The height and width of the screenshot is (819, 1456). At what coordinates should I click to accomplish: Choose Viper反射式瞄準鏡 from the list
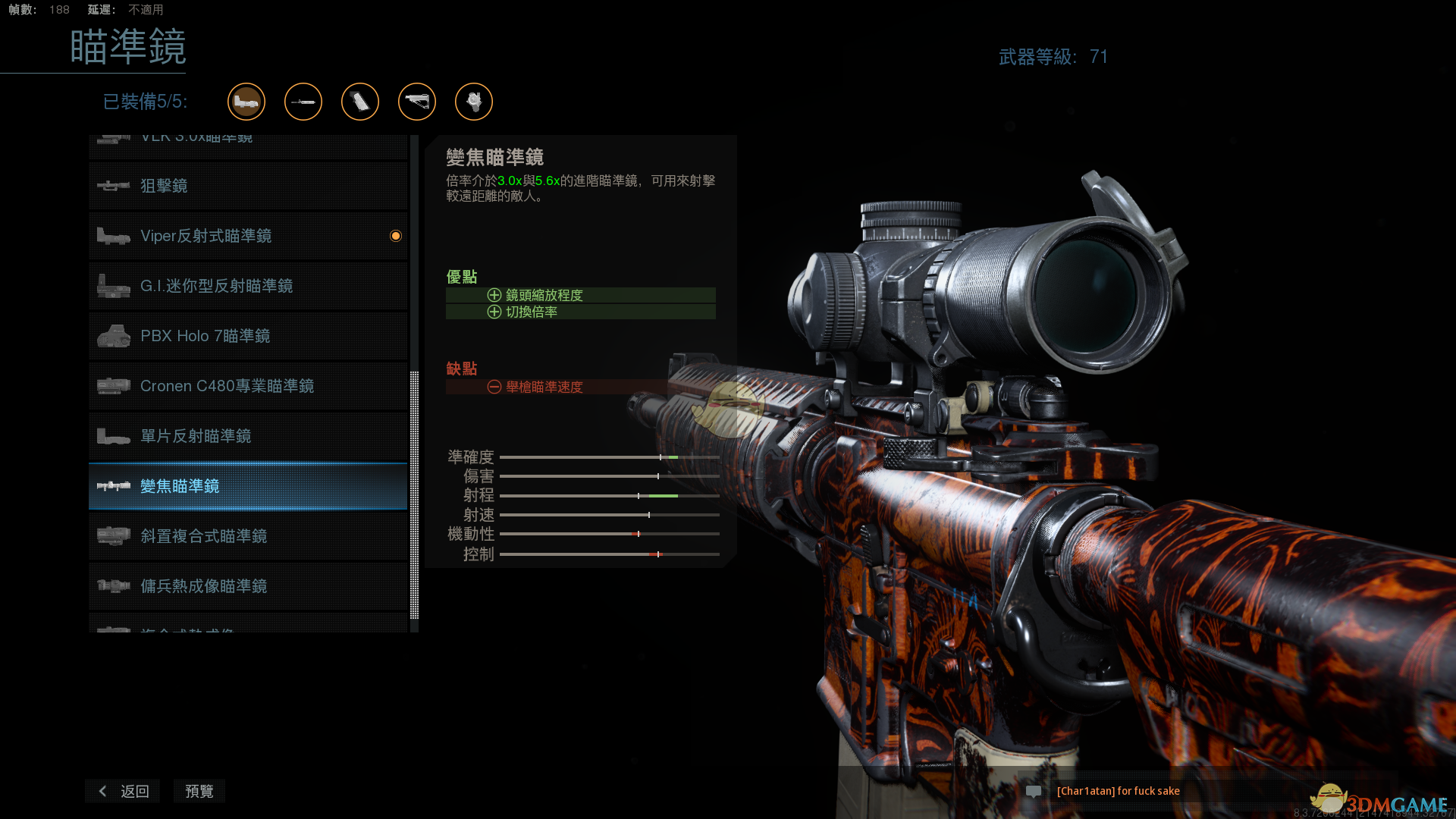(x=248, y=236)
